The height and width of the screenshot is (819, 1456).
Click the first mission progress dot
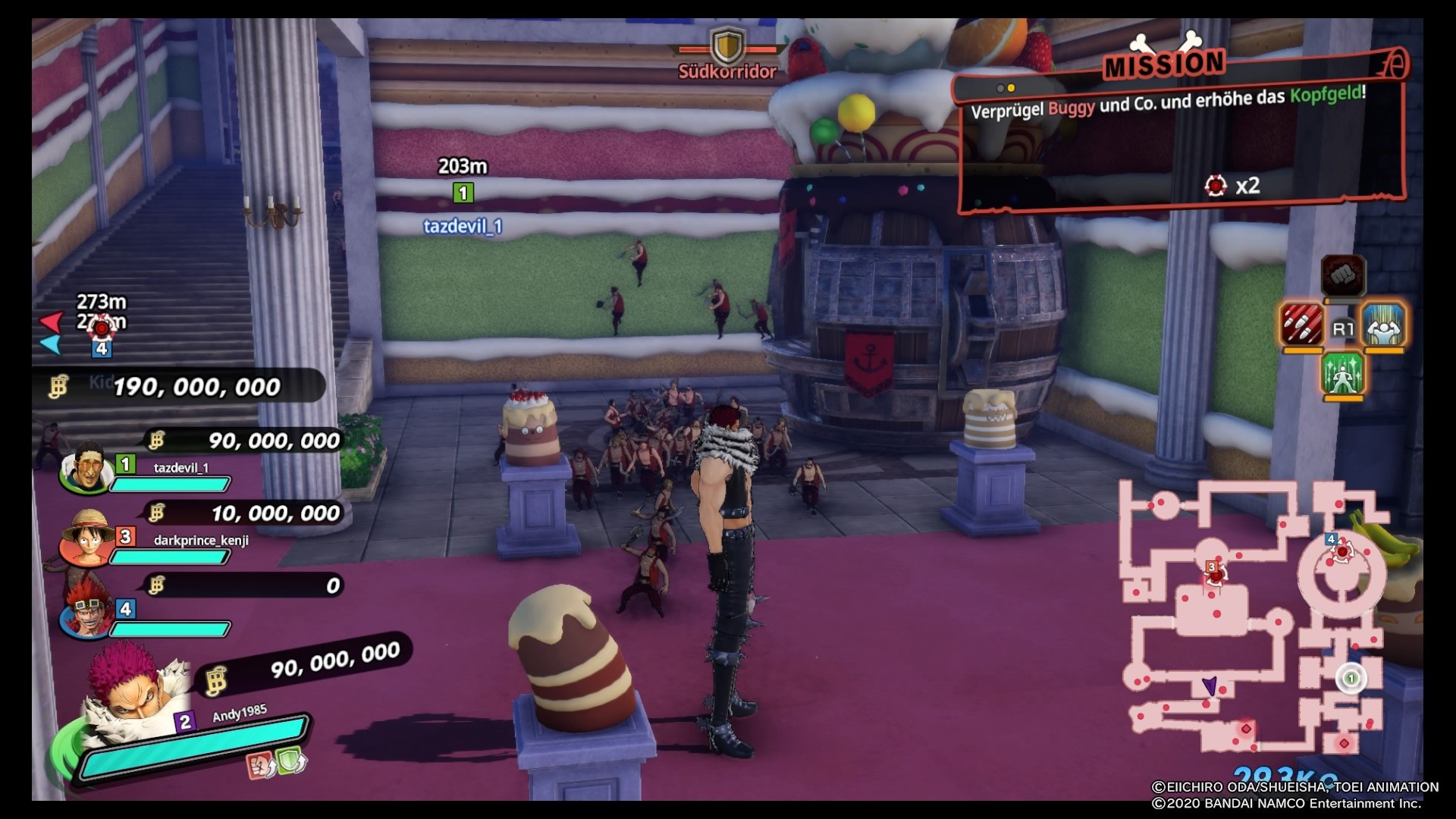click(1000, 88)
